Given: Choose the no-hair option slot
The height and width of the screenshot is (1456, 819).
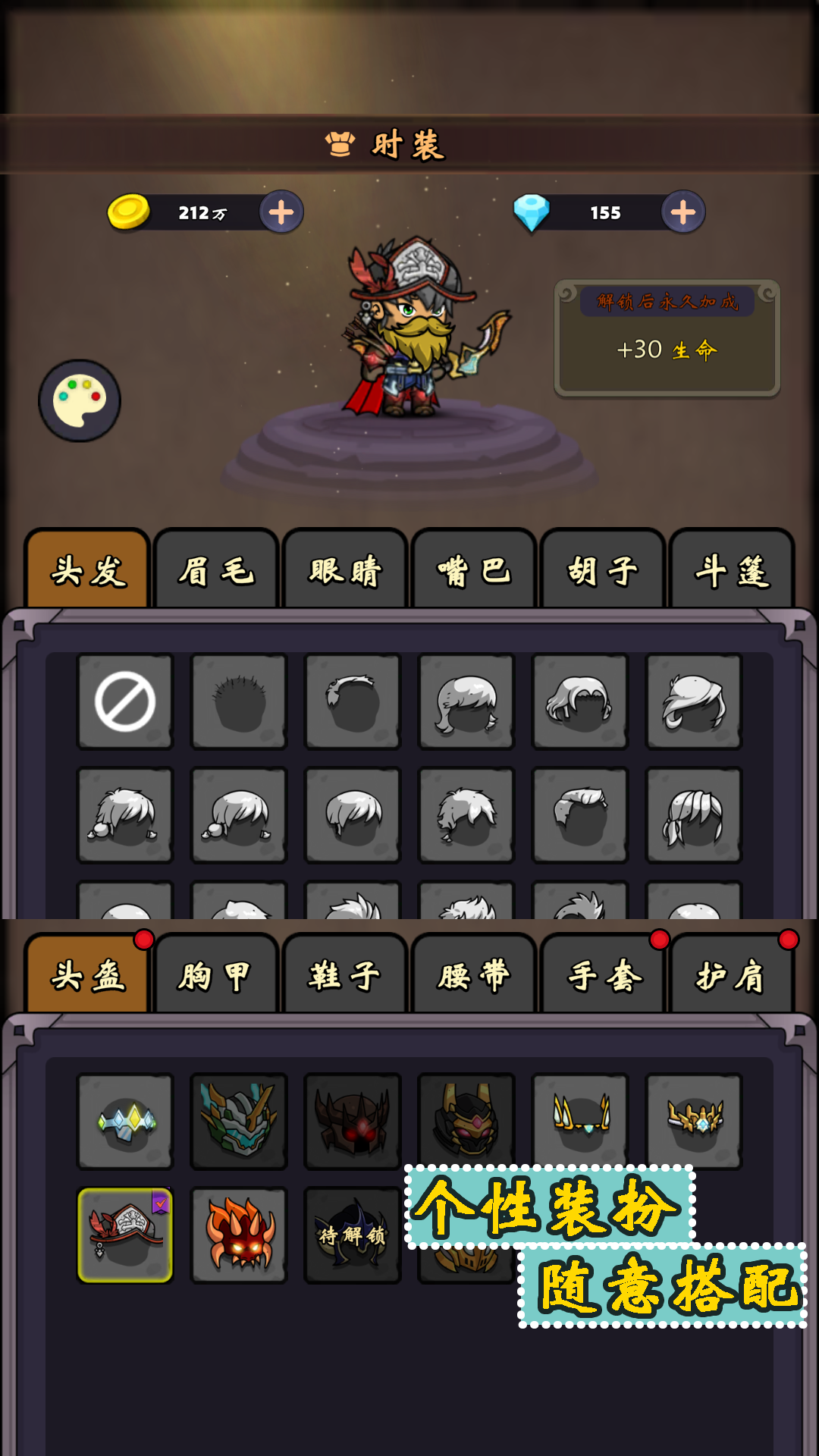Looking at the screenshot, I should (125, 701).
